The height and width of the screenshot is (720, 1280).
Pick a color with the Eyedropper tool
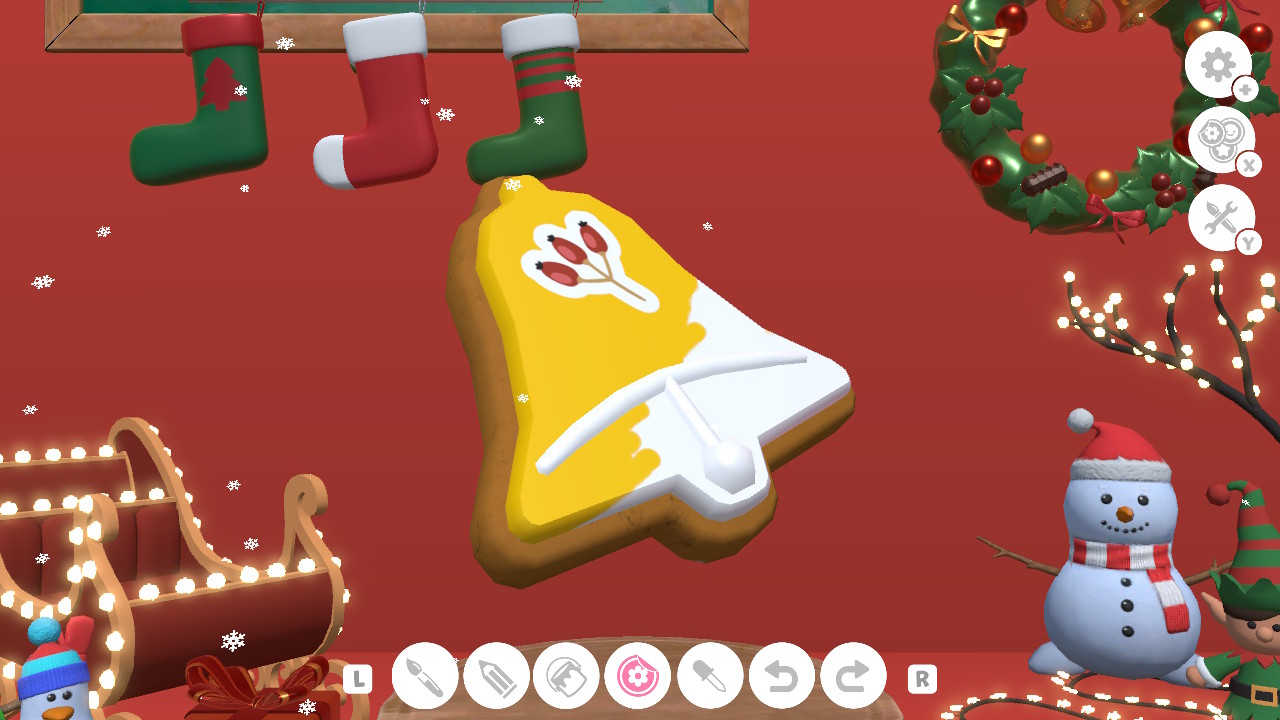tap(709, 676)
